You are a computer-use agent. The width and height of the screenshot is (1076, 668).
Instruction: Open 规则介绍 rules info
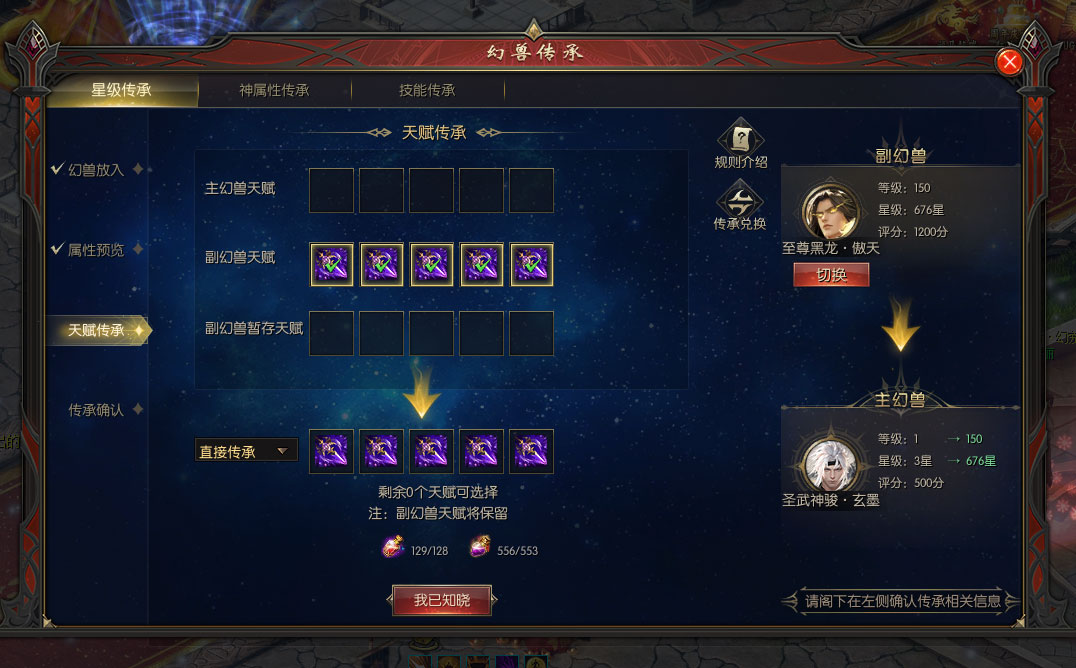[x=741, y=146]
